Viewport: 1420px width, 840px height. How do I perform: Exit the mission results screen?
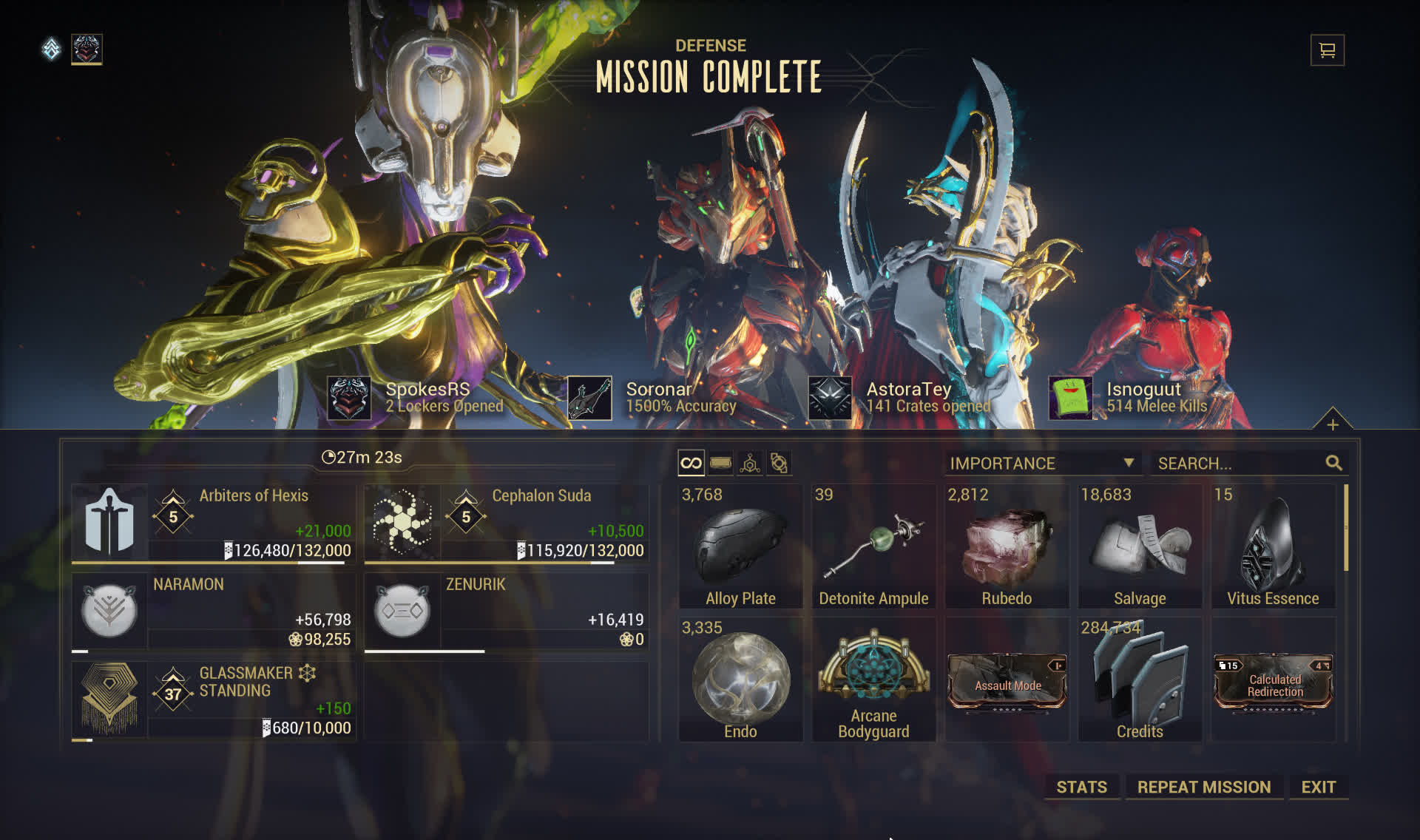point(1318,787)
